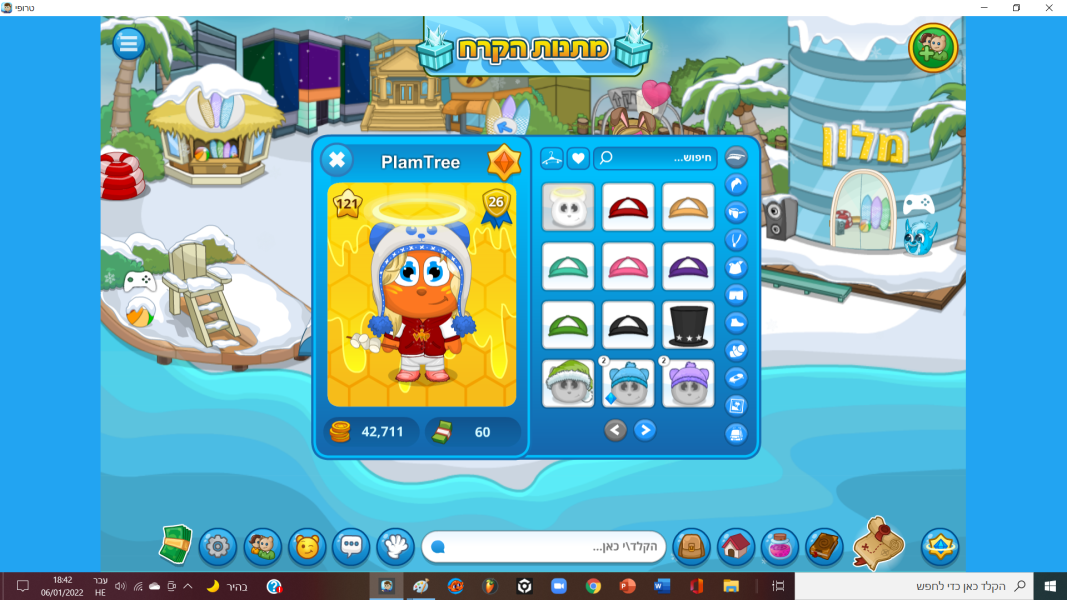The image size is (1067, 600).
Task: Go to previous inventory page
Action: (615, 430)
